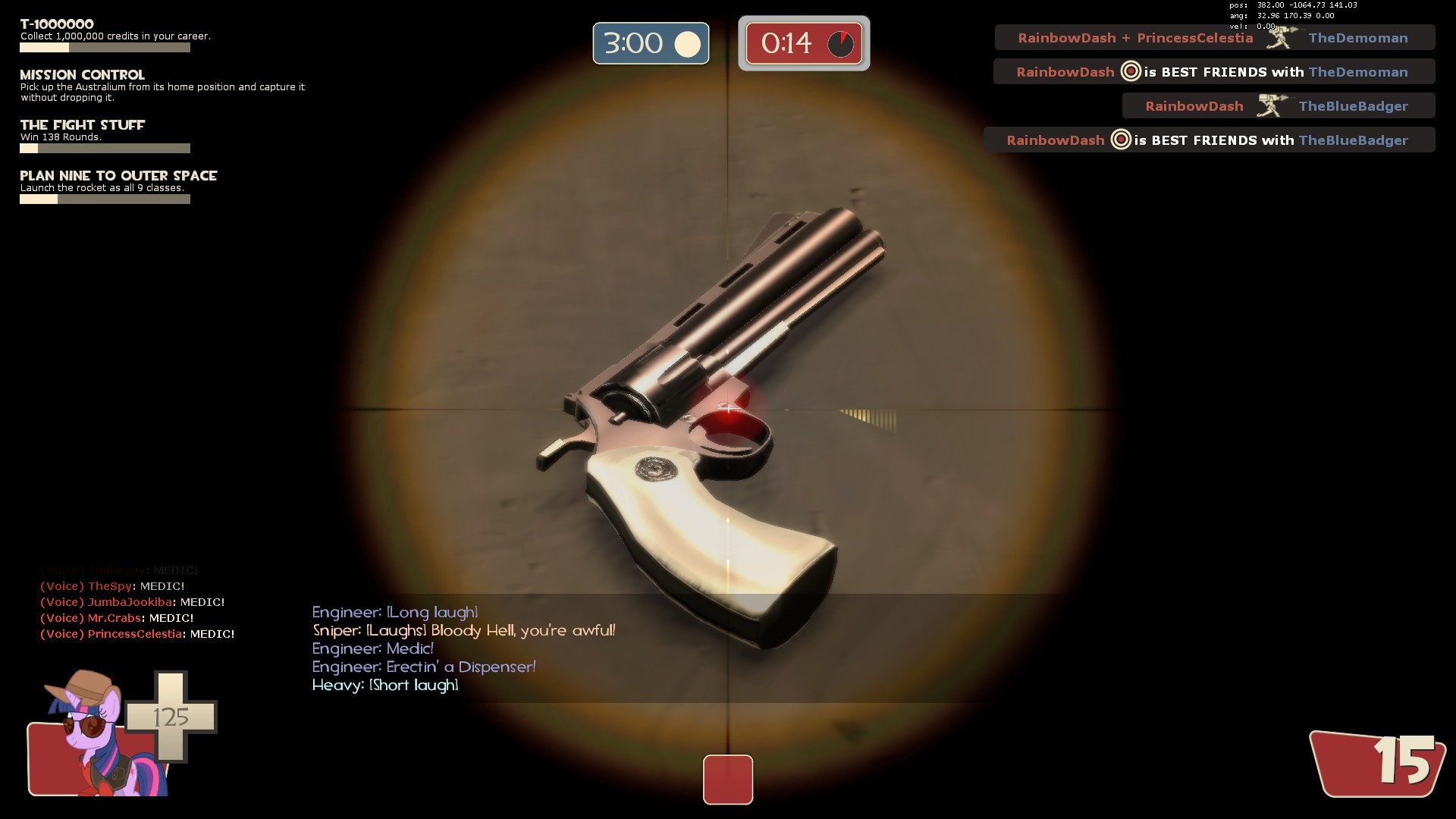Click TheBlueBadger name in the kill feed

1352,105
